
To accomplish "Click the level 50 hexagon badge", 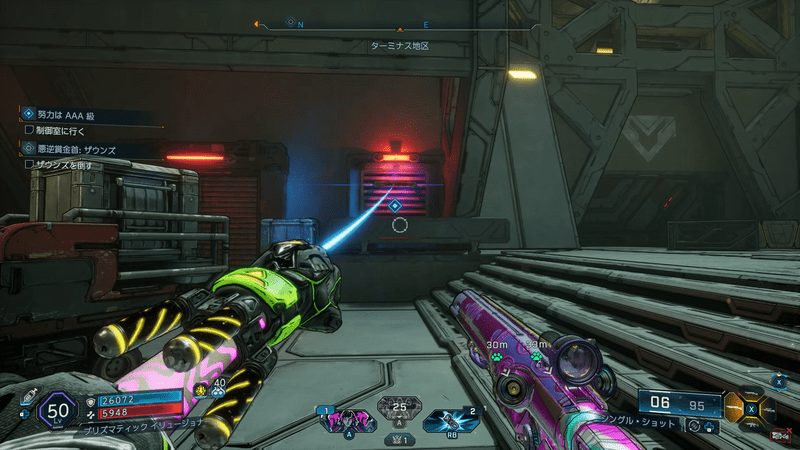I will [x=59, y=410].
